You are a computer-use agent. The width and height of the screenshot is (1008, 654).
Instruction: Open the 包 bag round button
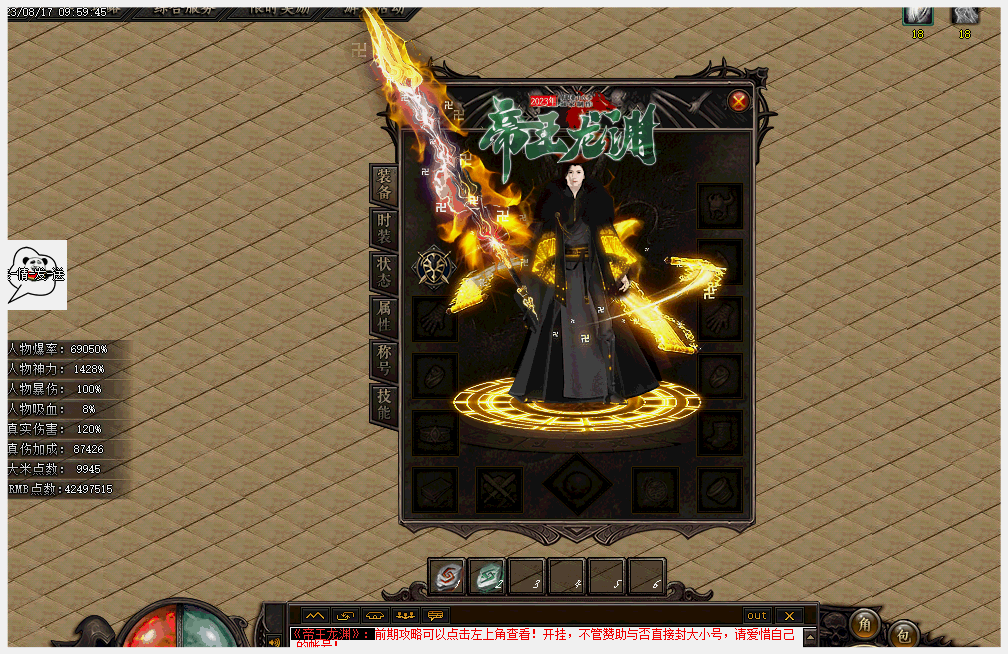point(903,634)
